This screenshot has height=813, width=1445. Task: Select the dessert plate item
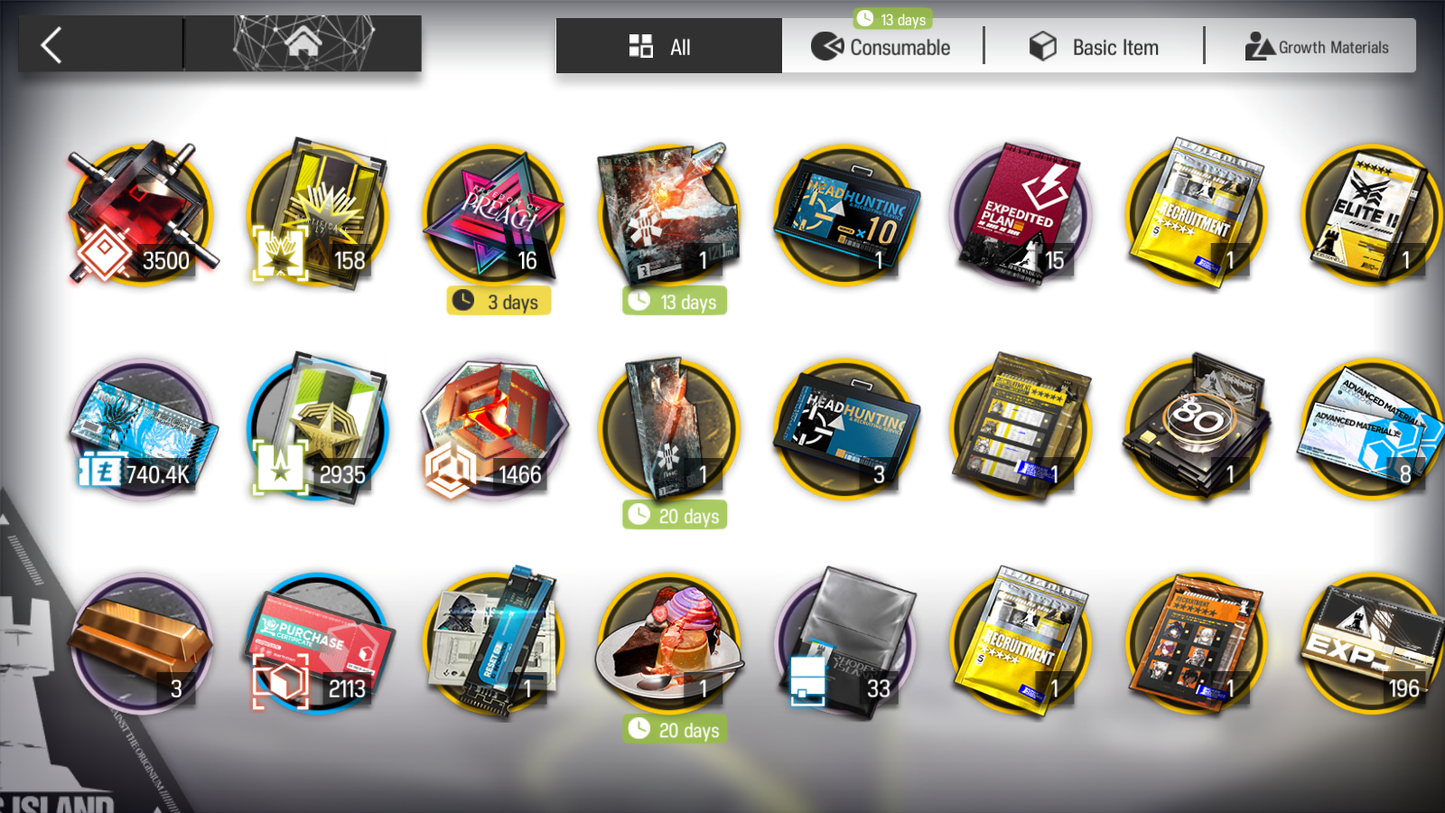click(x=669, y=644)
